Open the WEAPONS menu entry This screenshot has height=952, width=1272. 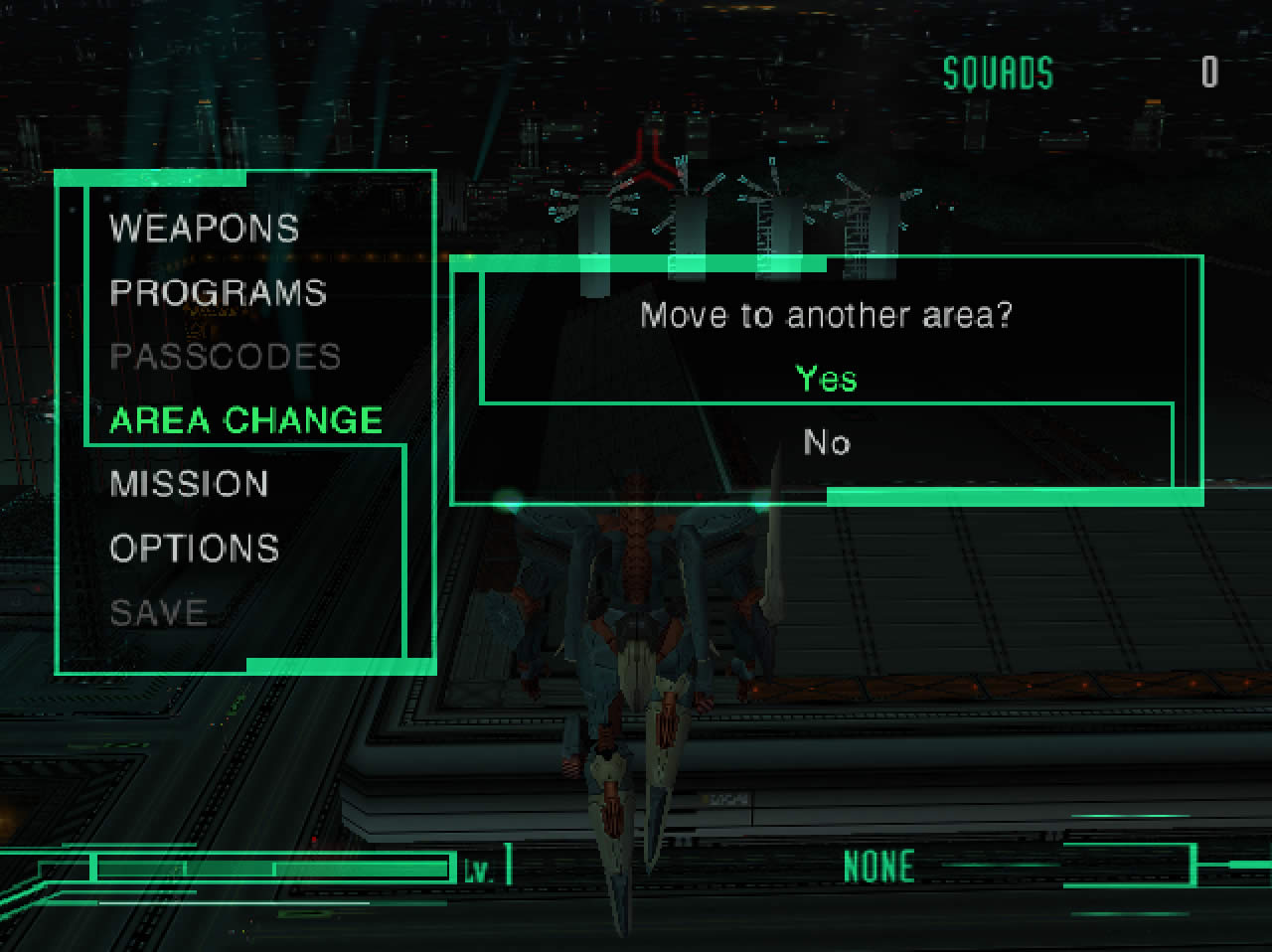coord(204,229)
